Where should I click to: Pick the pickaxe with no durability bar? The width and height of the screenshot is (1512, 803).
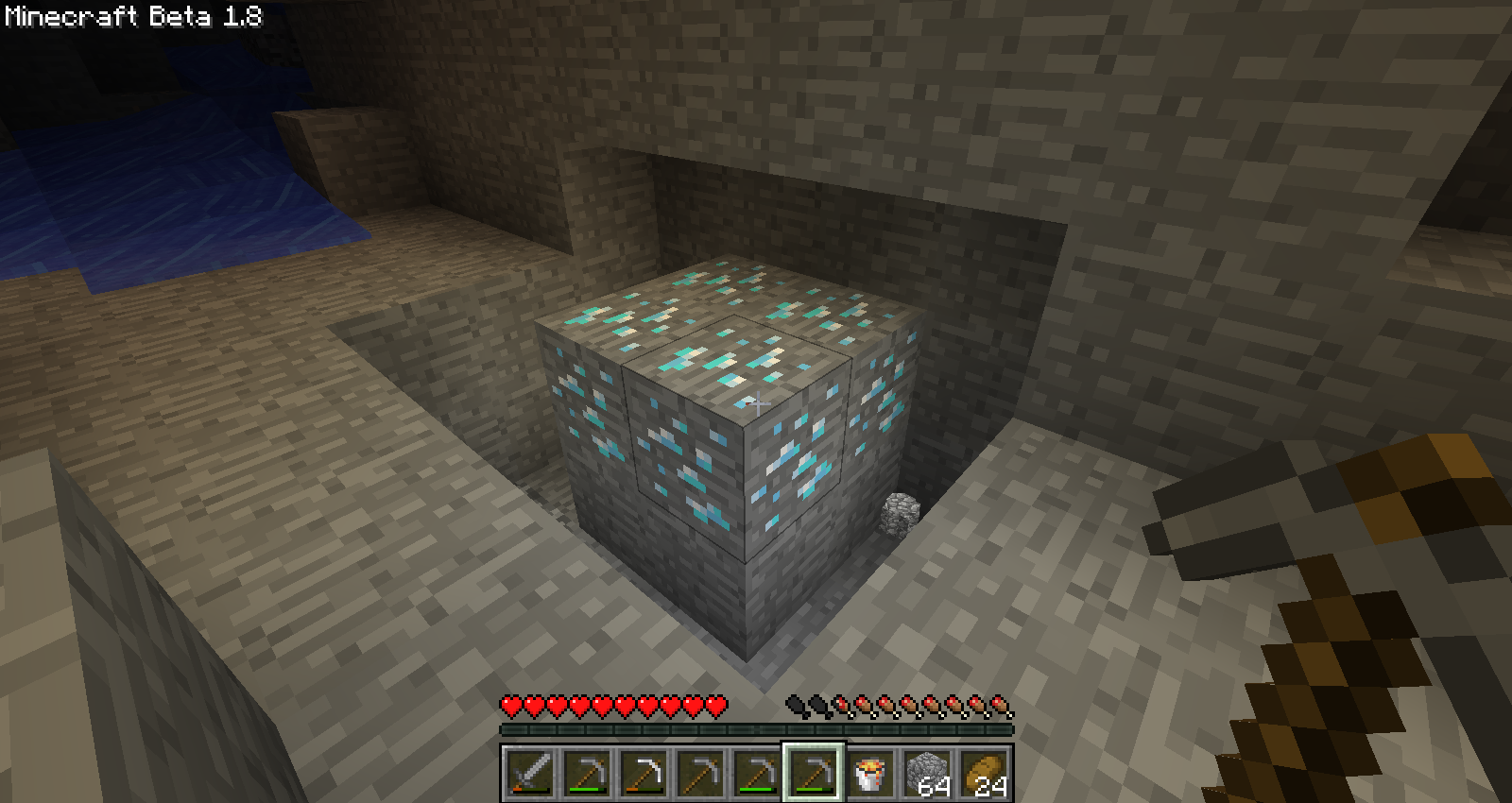click(699, 773)
